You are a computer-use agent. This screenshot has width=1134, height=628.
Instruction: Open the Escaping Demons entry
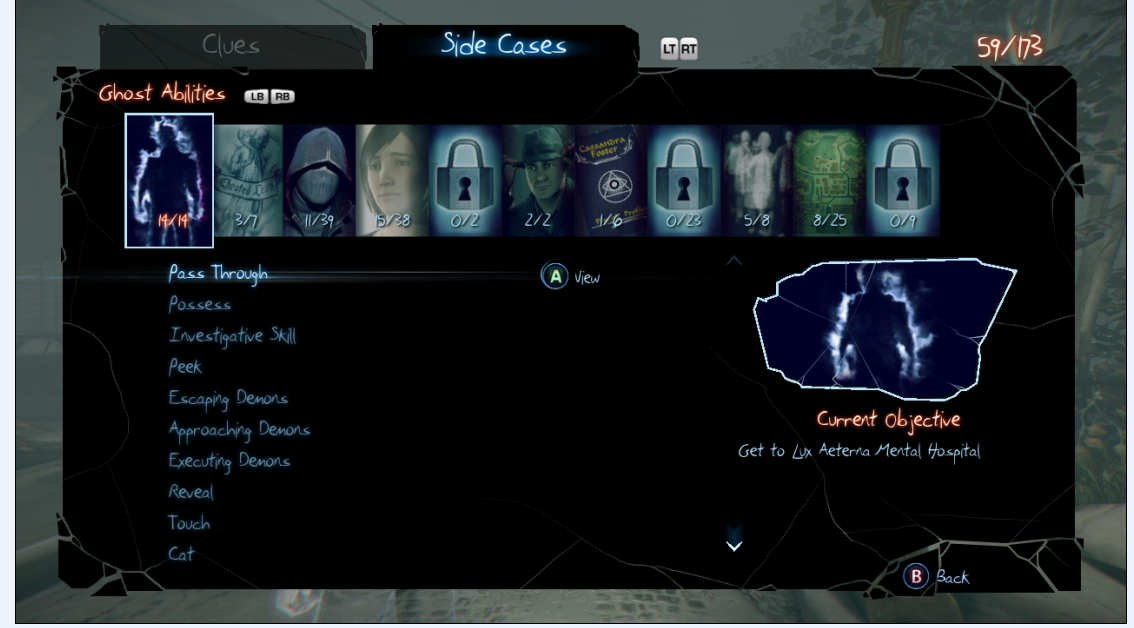click(228, 398)
